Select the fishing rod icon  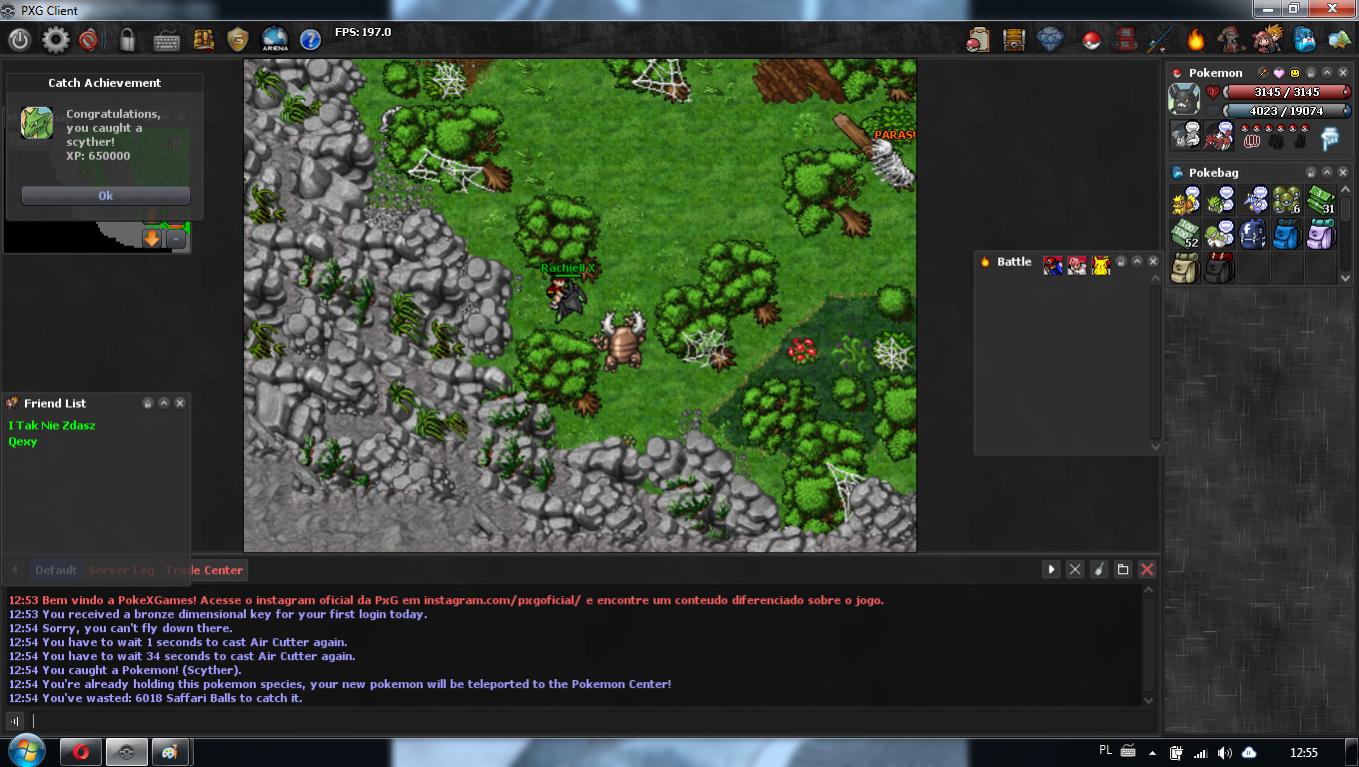click(1160, 40)
